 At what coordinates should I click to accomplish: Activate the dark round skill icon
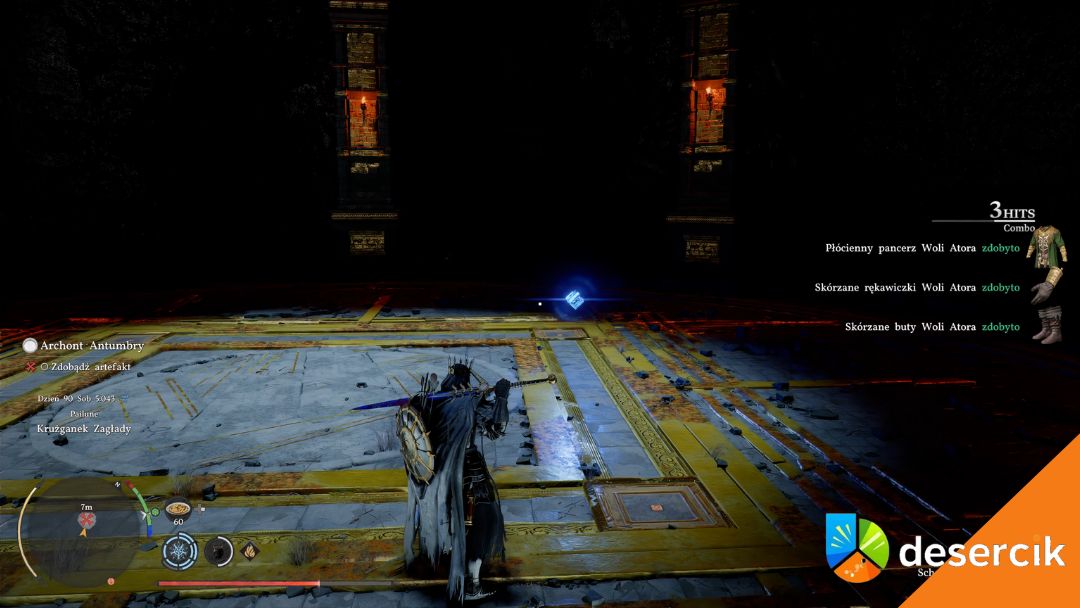tap(218, 550)
